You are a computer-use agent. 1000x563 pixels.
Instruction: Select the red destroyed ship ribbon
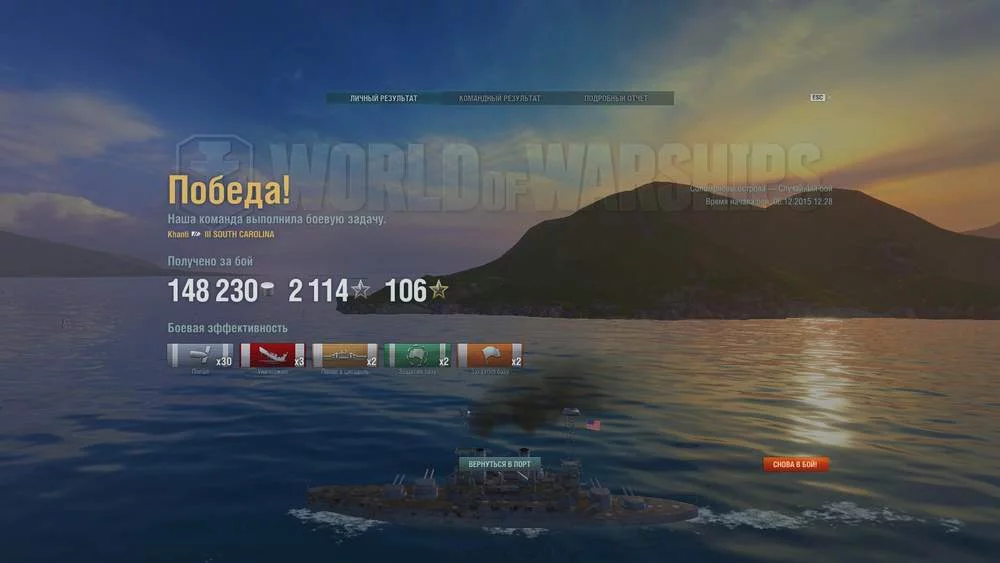point(272,355)
